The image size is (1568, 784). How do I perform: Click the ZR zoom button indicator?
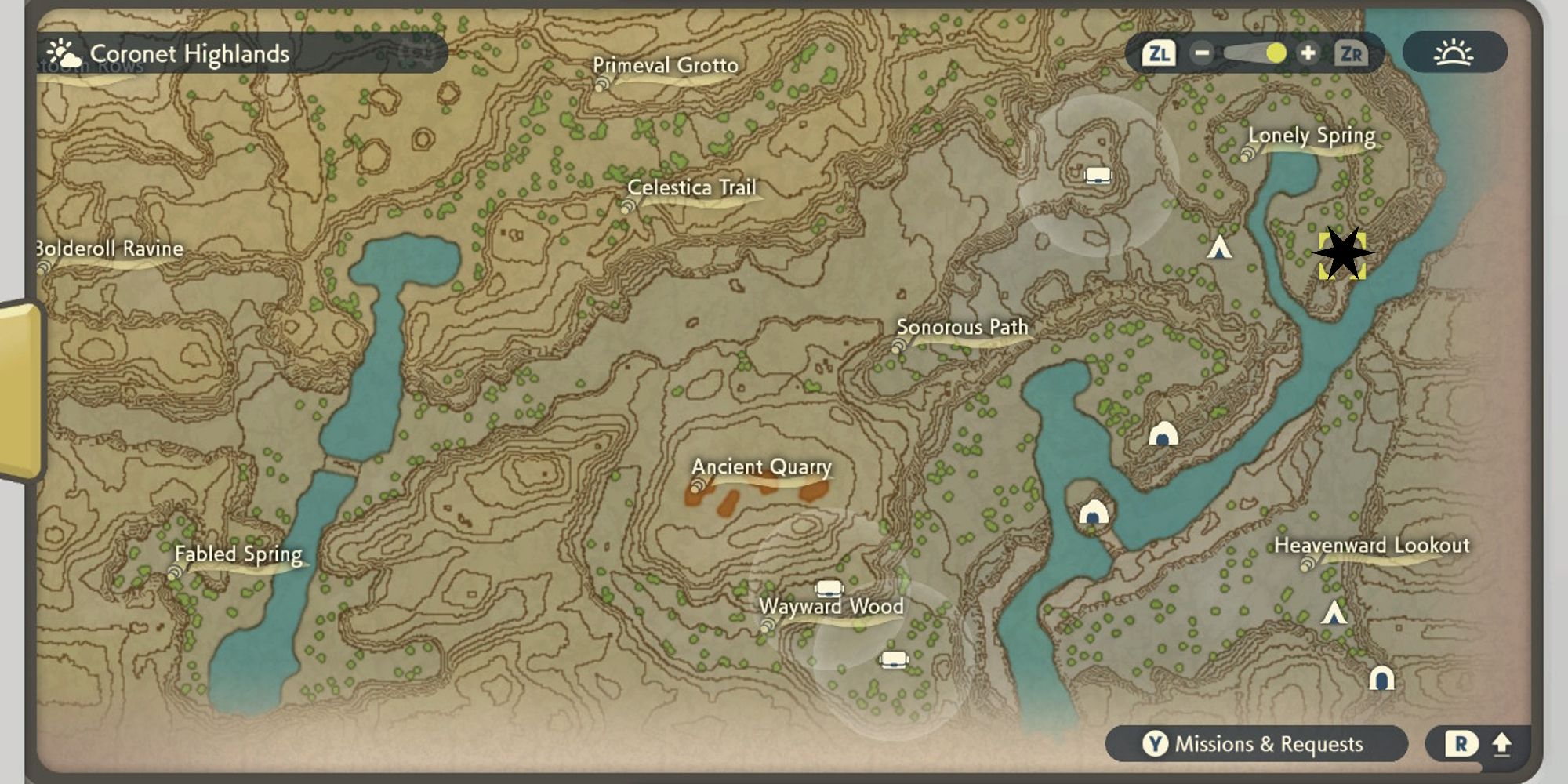coord(1352,53)
